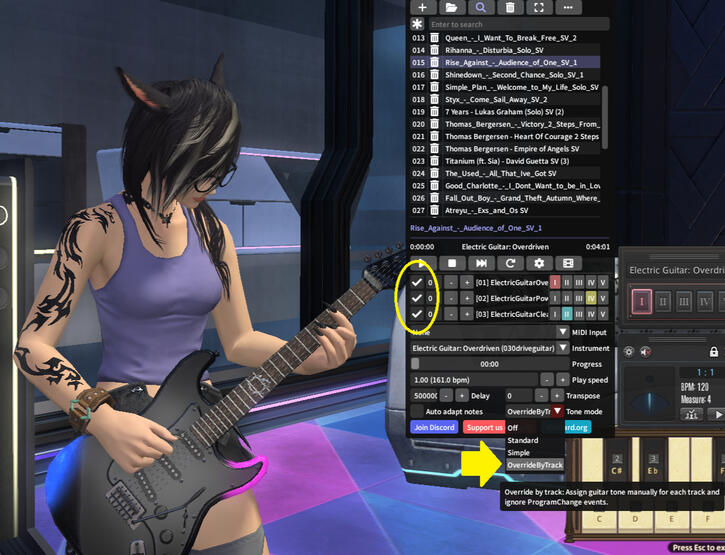This screenshot has height=555, width=725.
Task: Select the OverrideByTrack tone mode option
Action: point(536,465)
